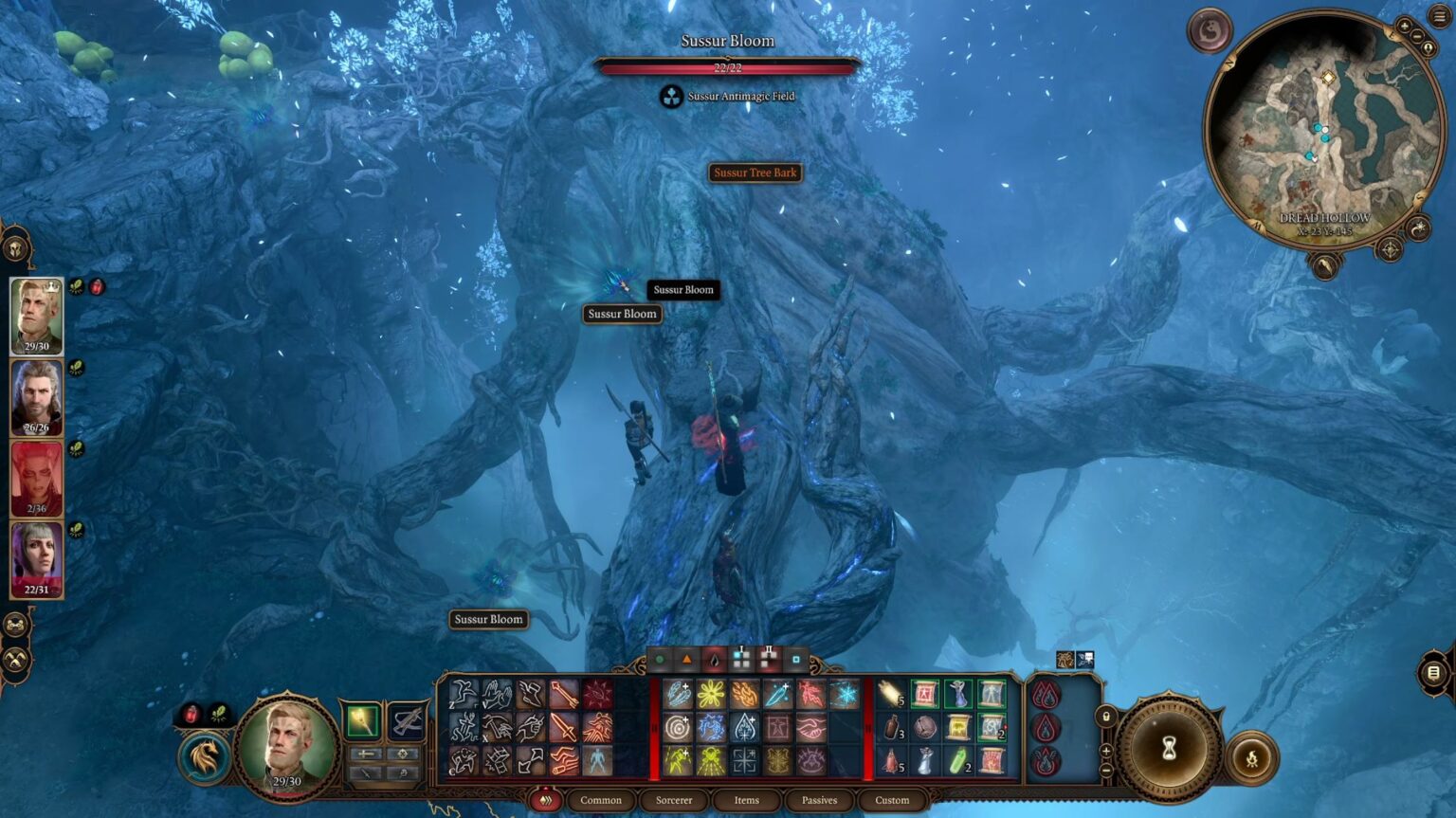Screen dimensions: 1456x818
Task: Select the red Karlach party portrait
Action: pos(37,479)
